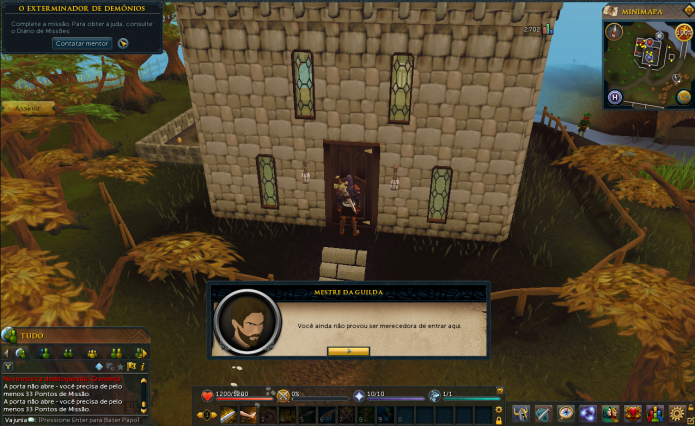Activate the home teleport H button
Viewport: 695px width, 426px height.
(613, 97)
